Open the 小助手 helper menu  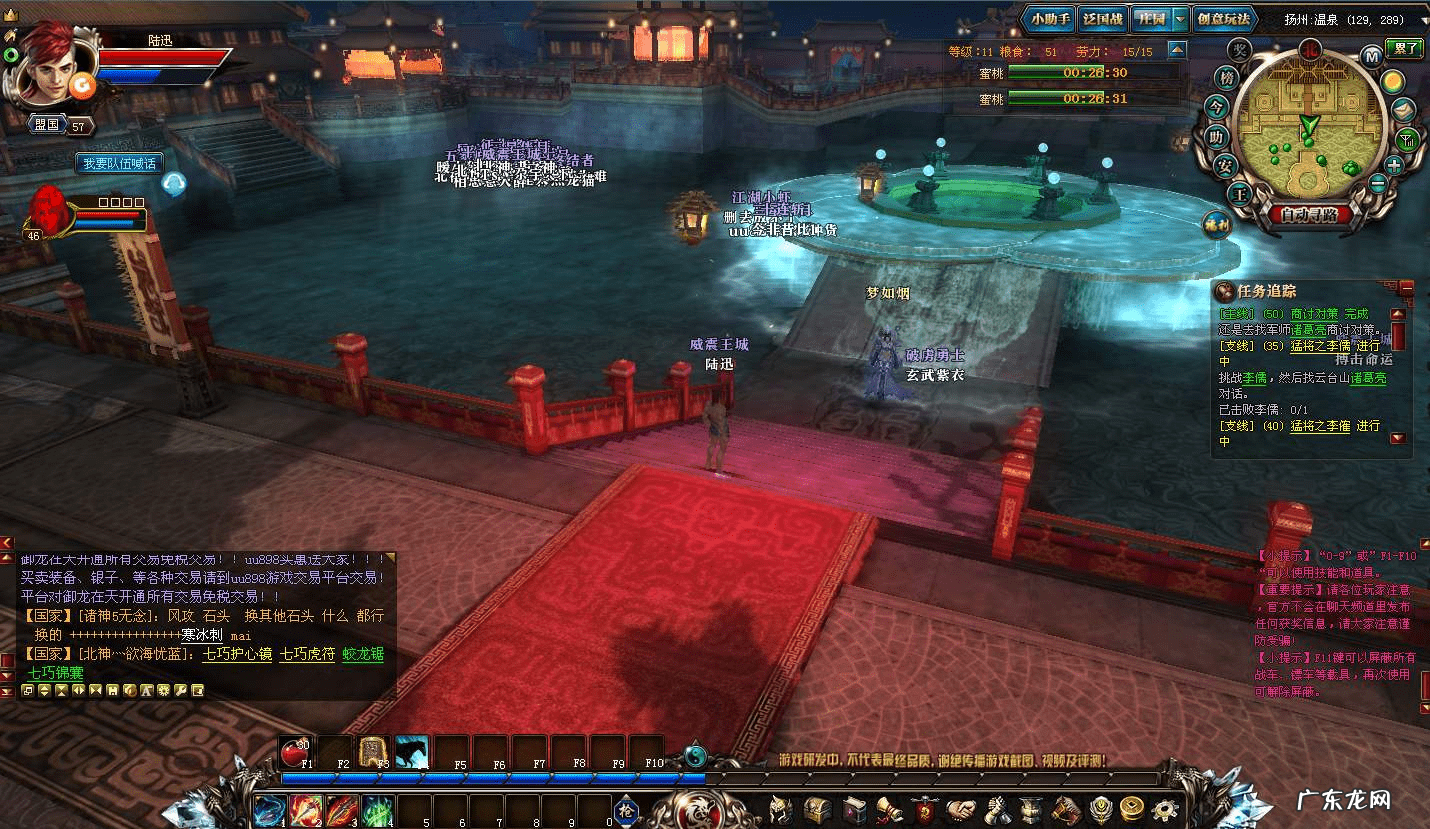point(1050,19)
